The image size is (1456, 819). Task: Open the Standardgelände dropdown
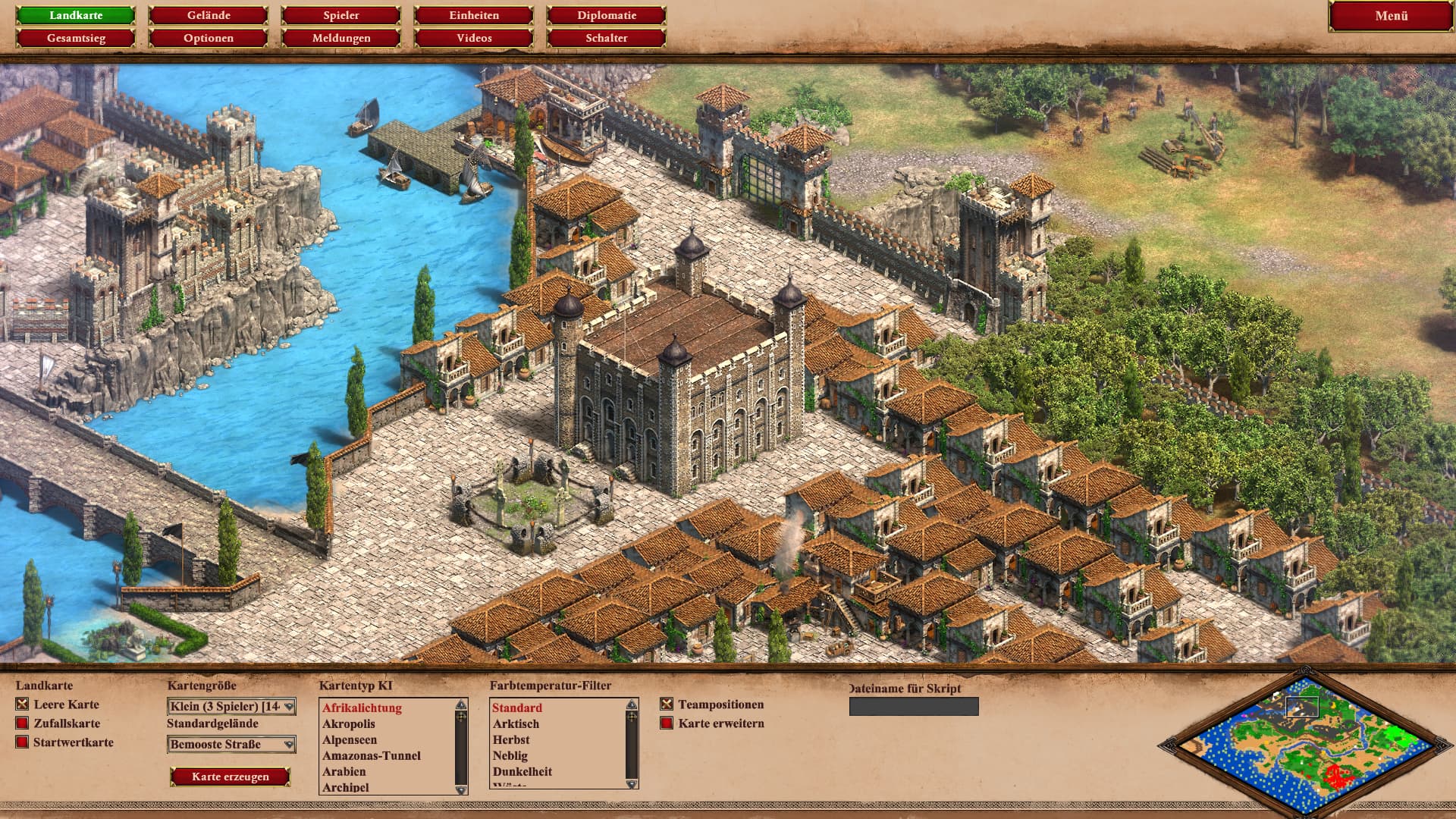pos(231,745)
